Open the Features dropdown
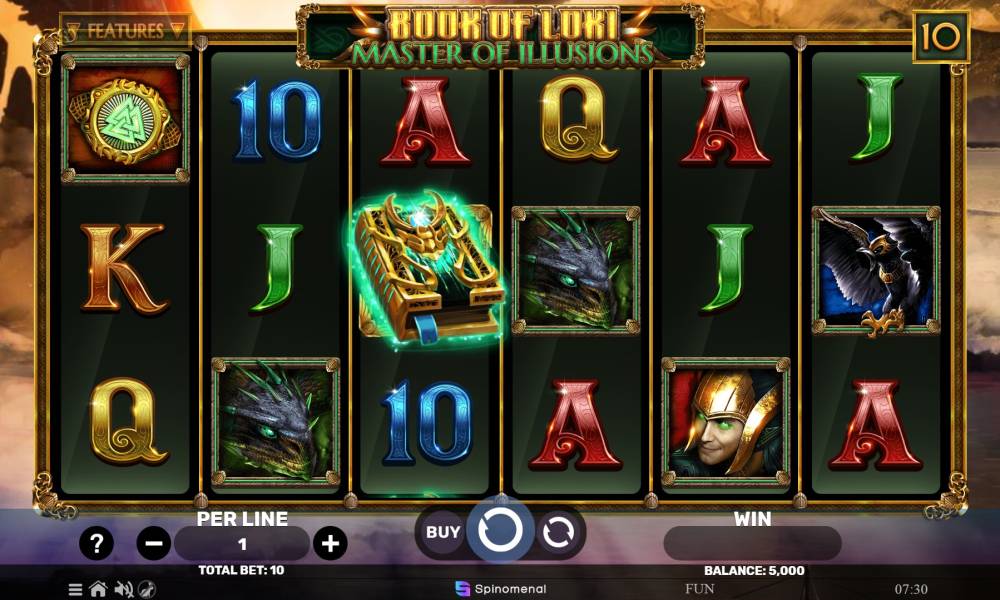This screenshot has height=600, width=1000. [125, 30]
